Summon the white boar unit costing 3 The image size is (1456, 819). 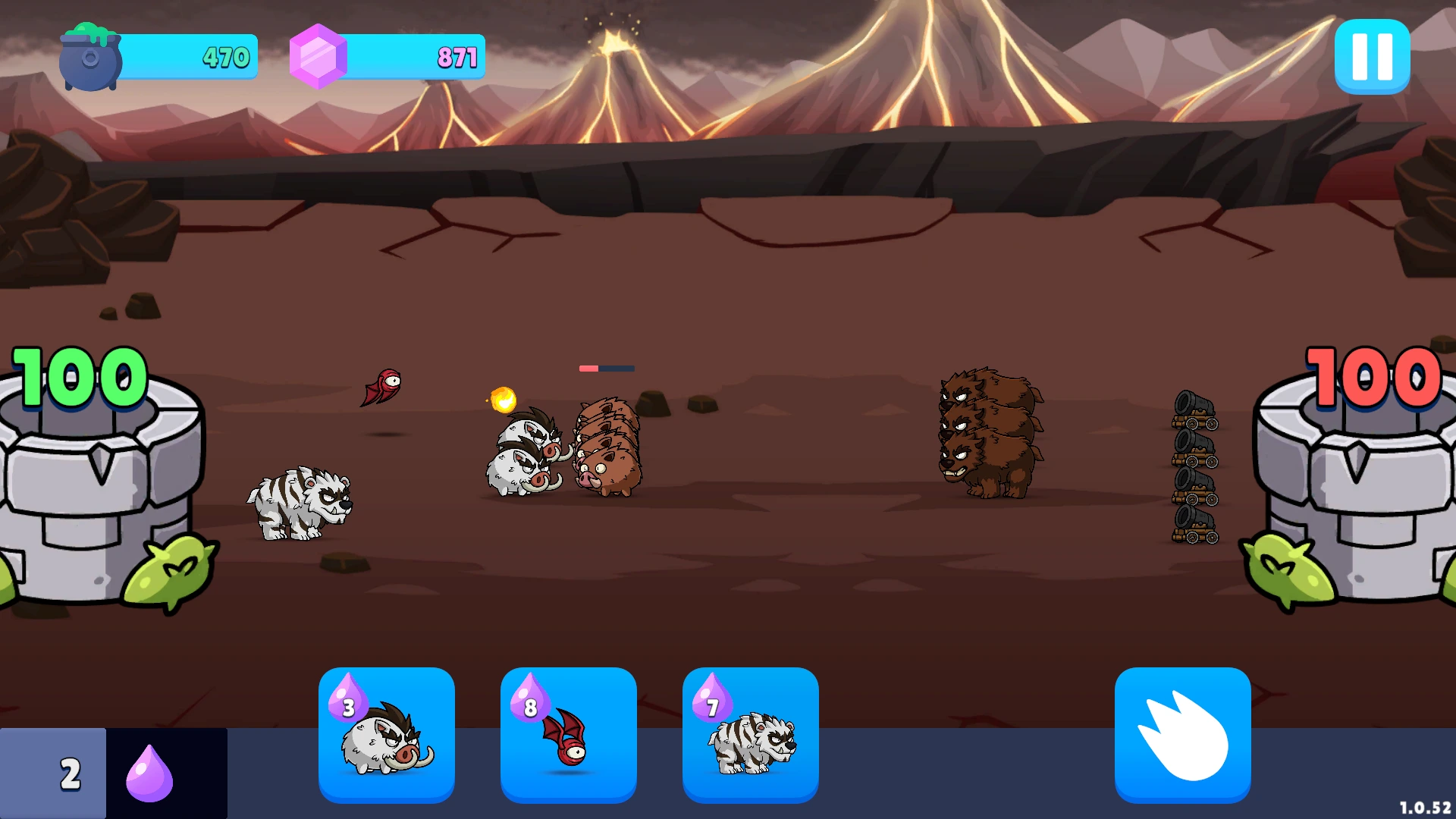tap(387, 734)
